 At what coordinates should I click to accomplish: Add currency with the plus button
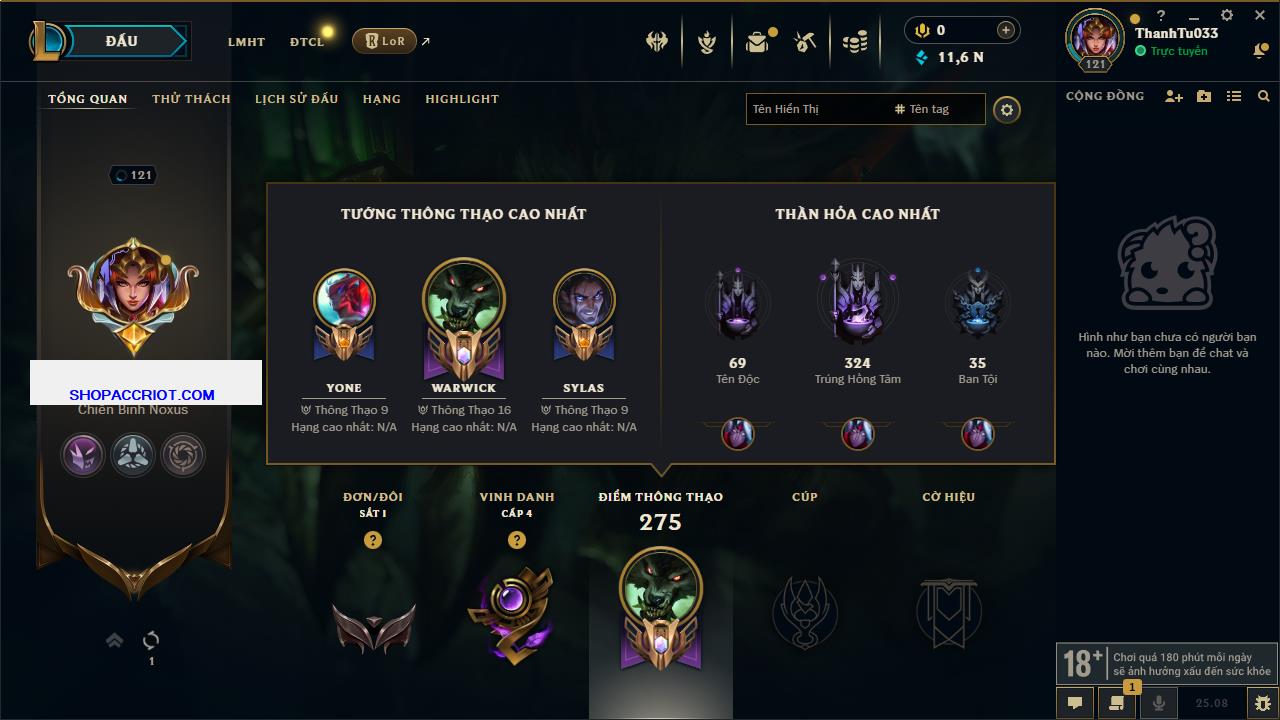click(x=1006, y=30)
